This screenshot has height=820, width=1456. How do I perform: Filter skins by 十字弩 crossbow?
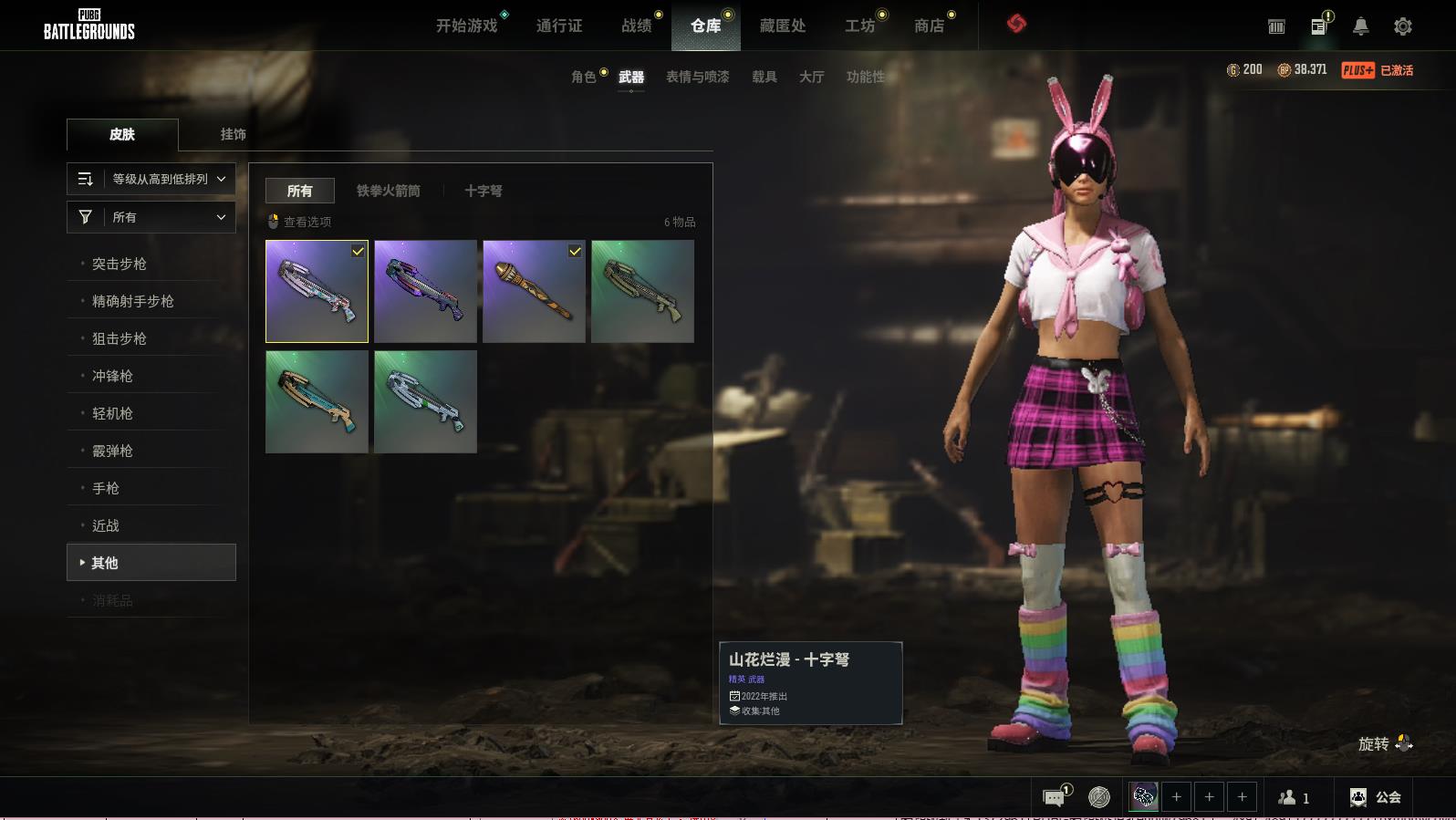(484, 191)
